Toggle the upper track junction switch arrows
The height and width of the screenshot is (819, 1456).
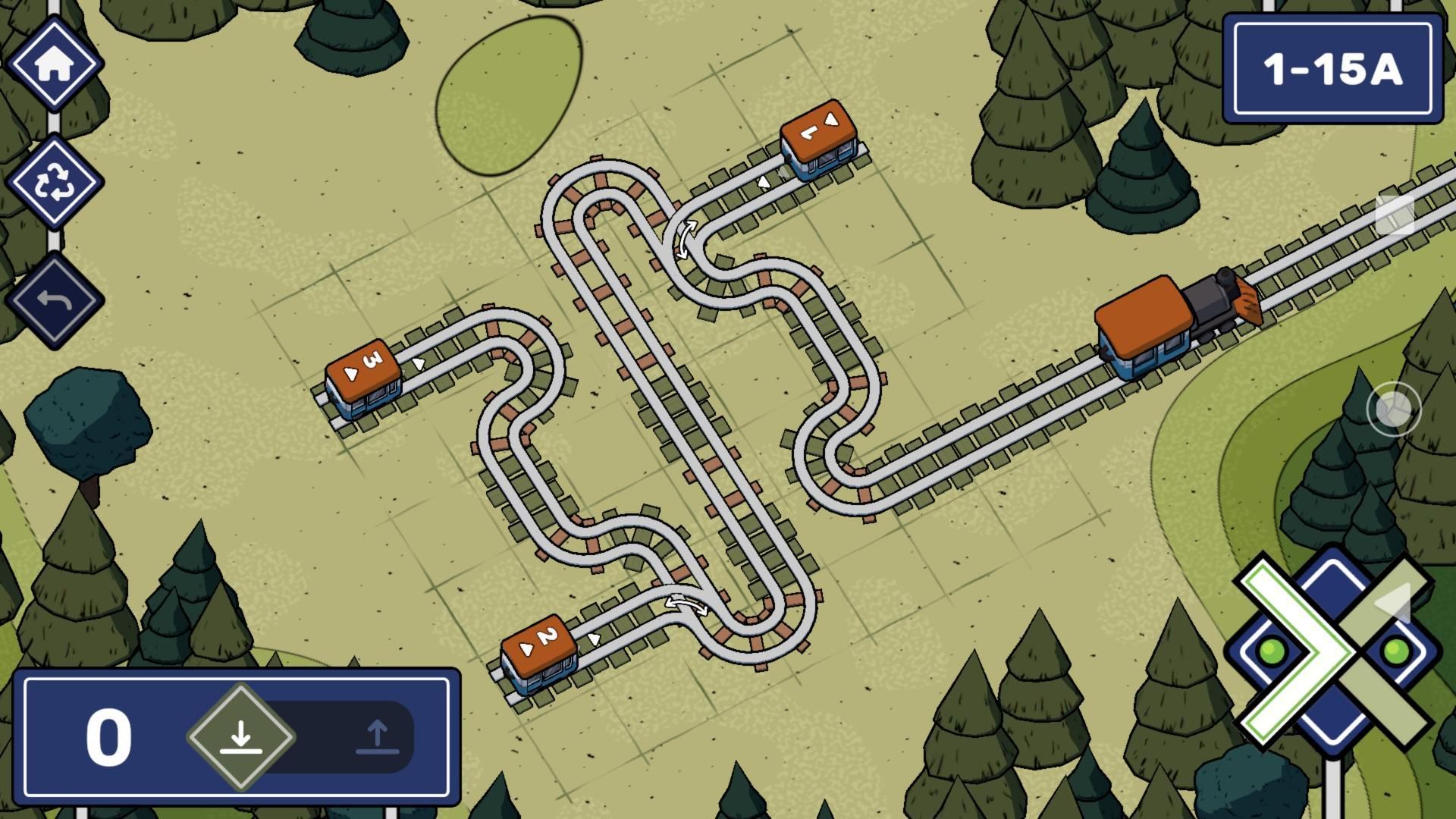click(x=686, y=239)
